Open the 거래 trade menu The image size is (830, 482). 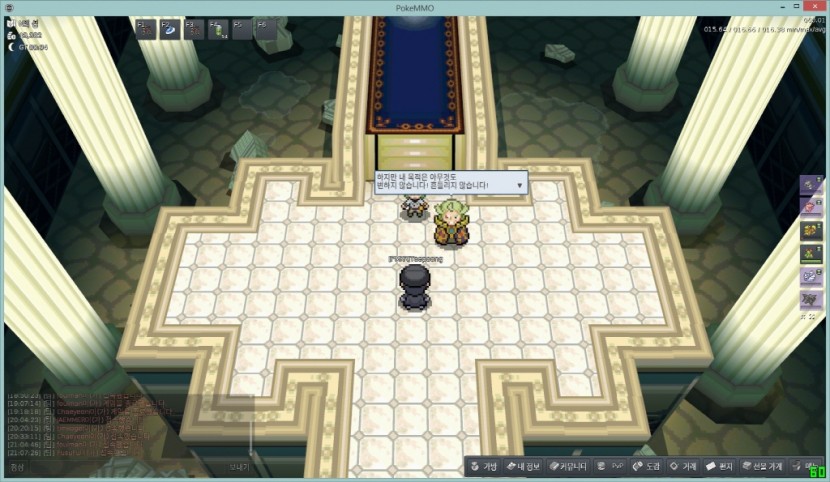click(683, 466)
